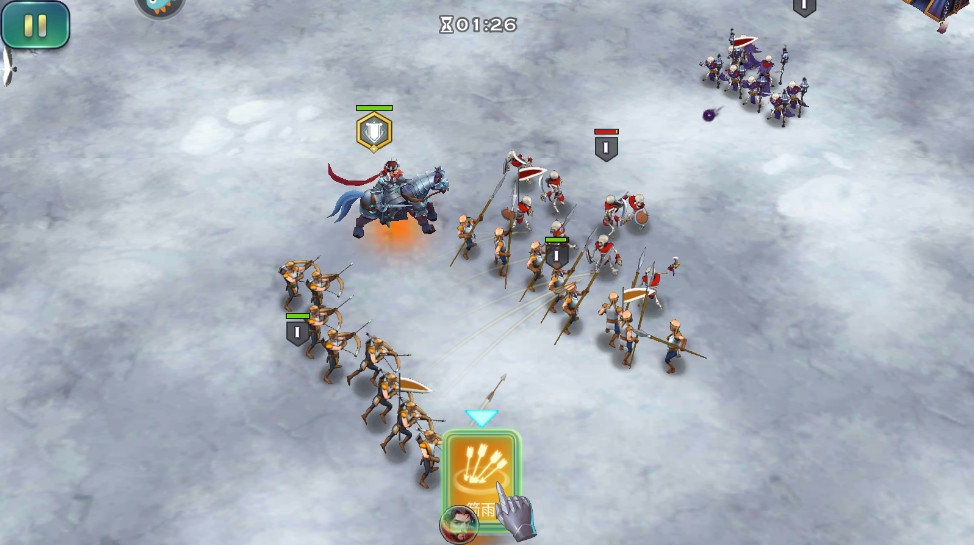Screen dimensions: 974x545
Task: Activate the 箭雨 arrow rain skill card
Action: point(481,476)
